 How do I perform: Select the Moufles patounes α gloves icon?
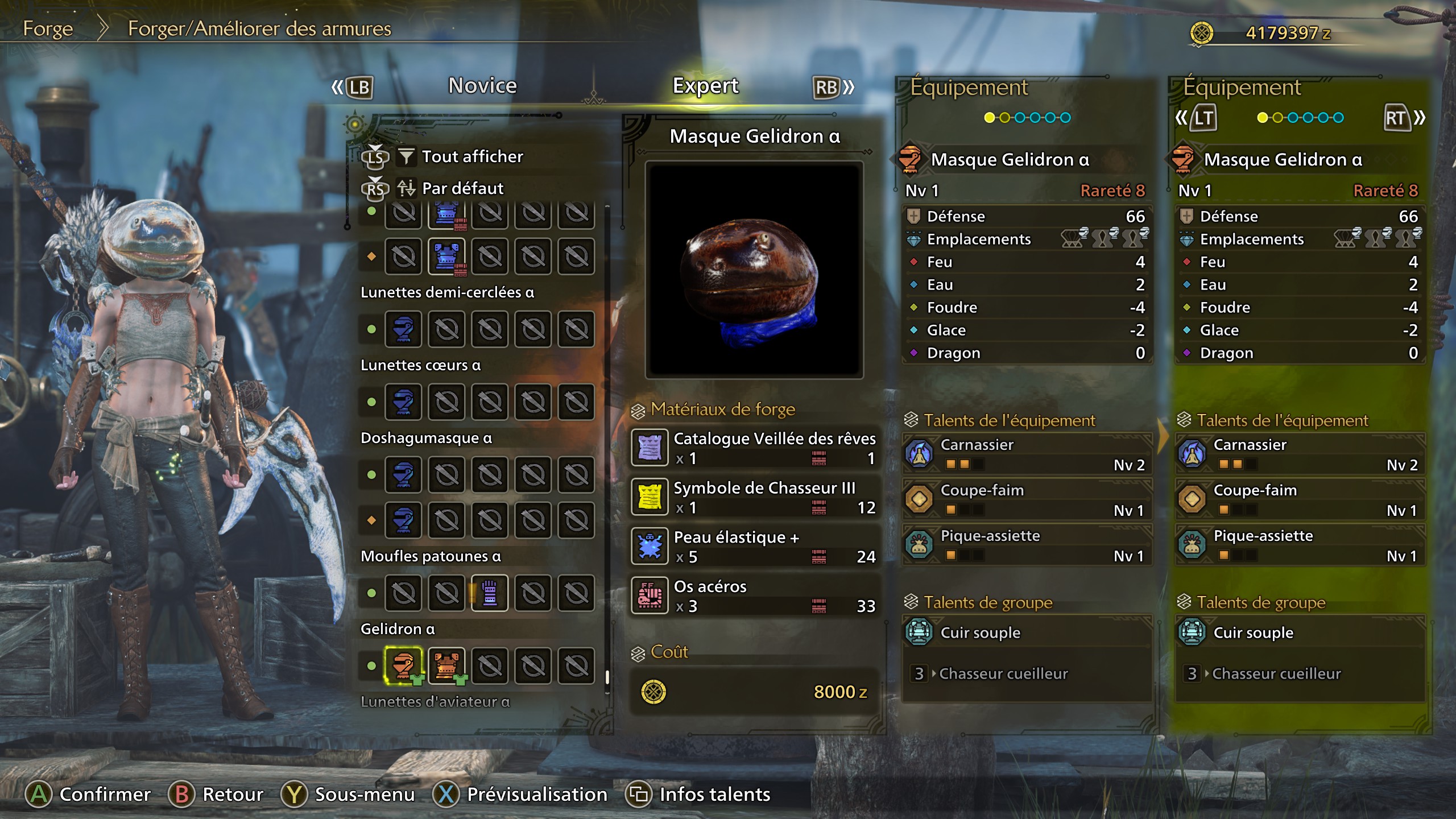click(x=490, y=591)
